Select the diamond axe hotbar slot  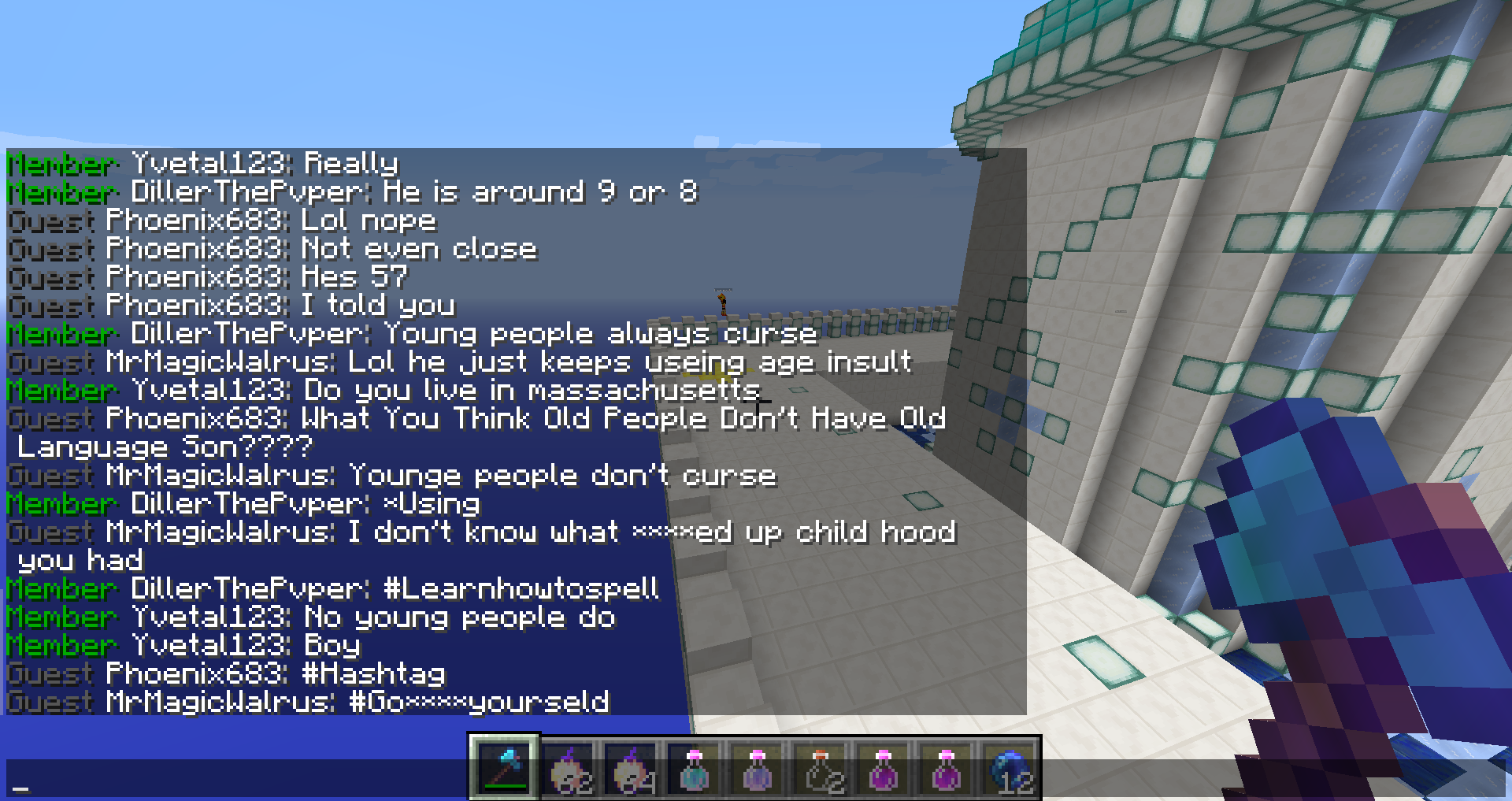pos(504,768)
